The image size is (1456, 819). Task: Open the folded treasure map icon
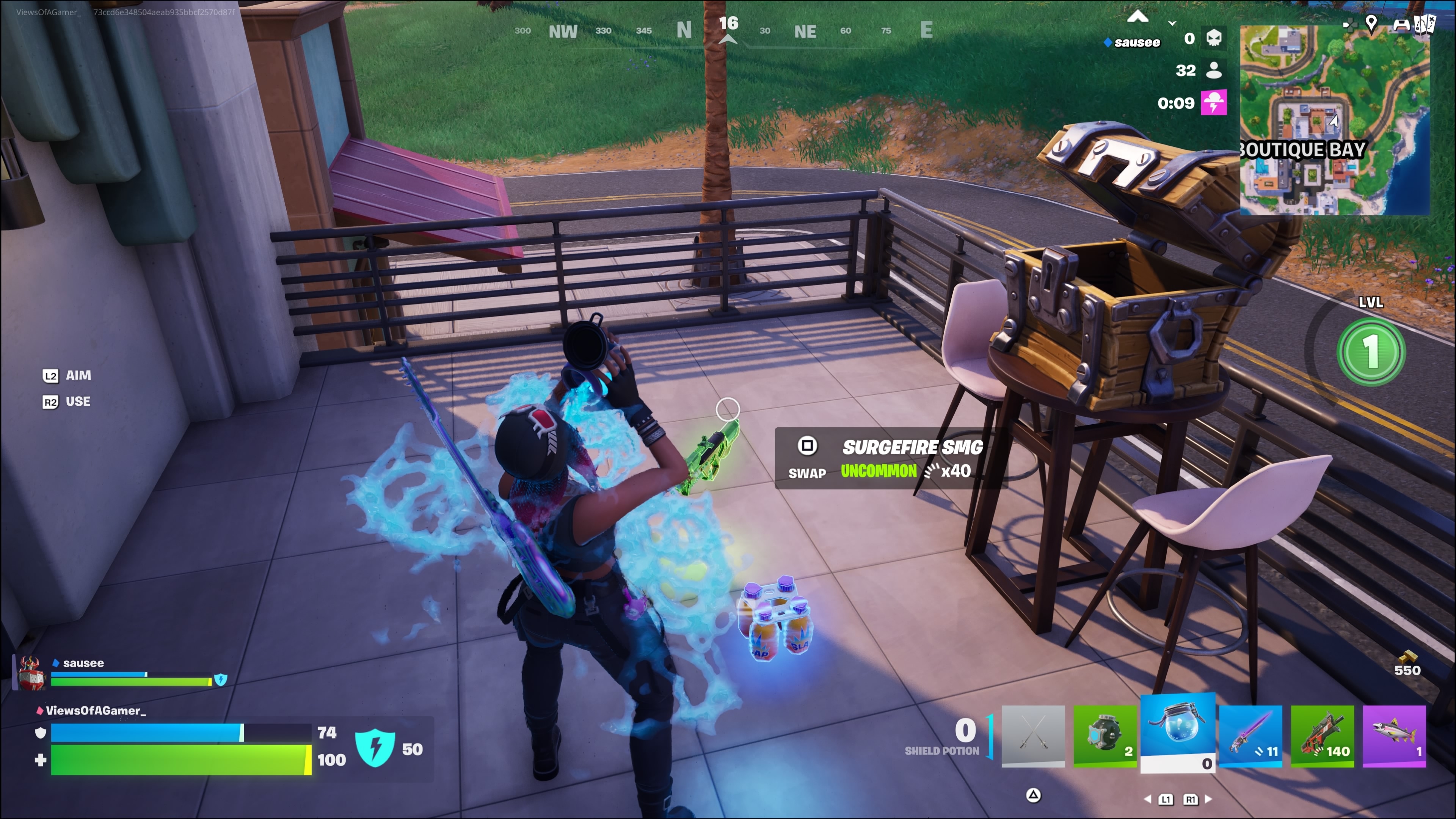(1424, 24)
